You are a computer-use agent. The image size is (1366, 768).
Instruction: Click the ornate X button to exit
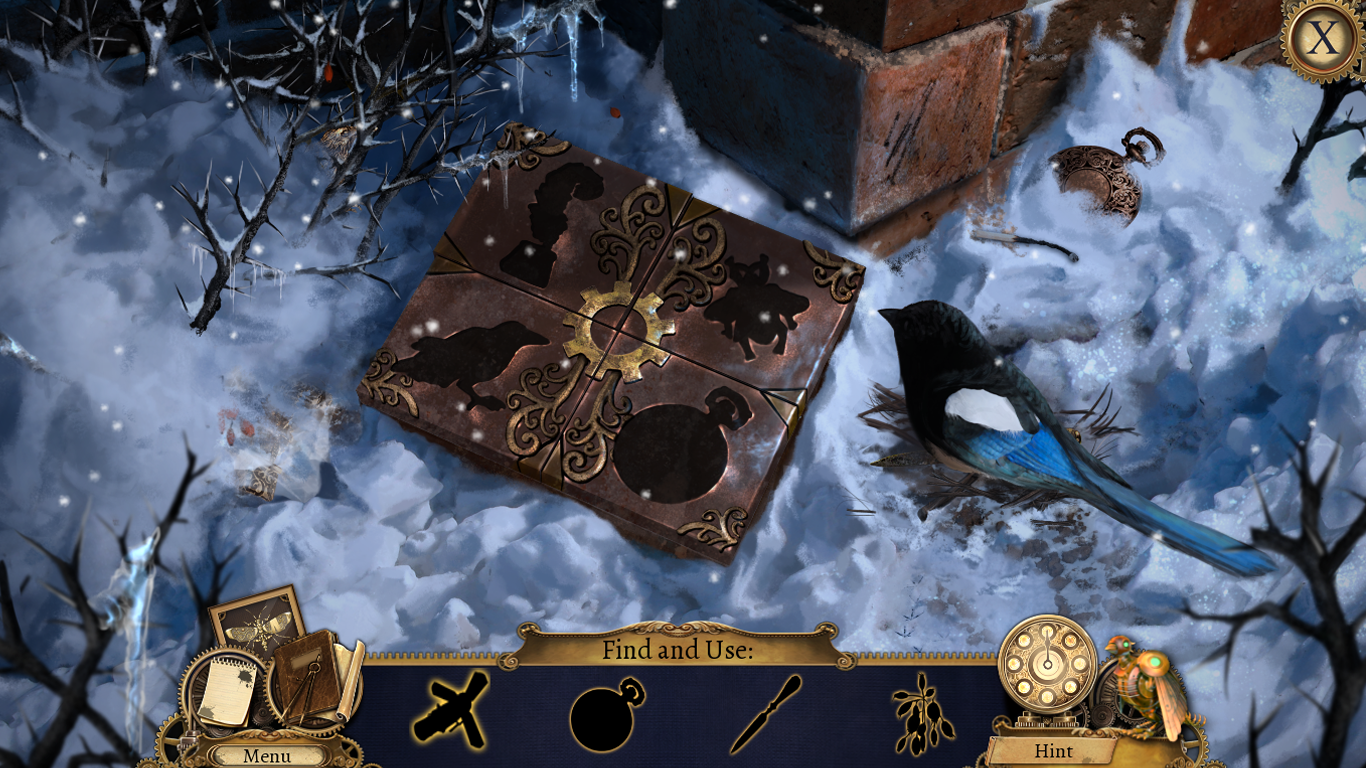tap(1321, 38)
